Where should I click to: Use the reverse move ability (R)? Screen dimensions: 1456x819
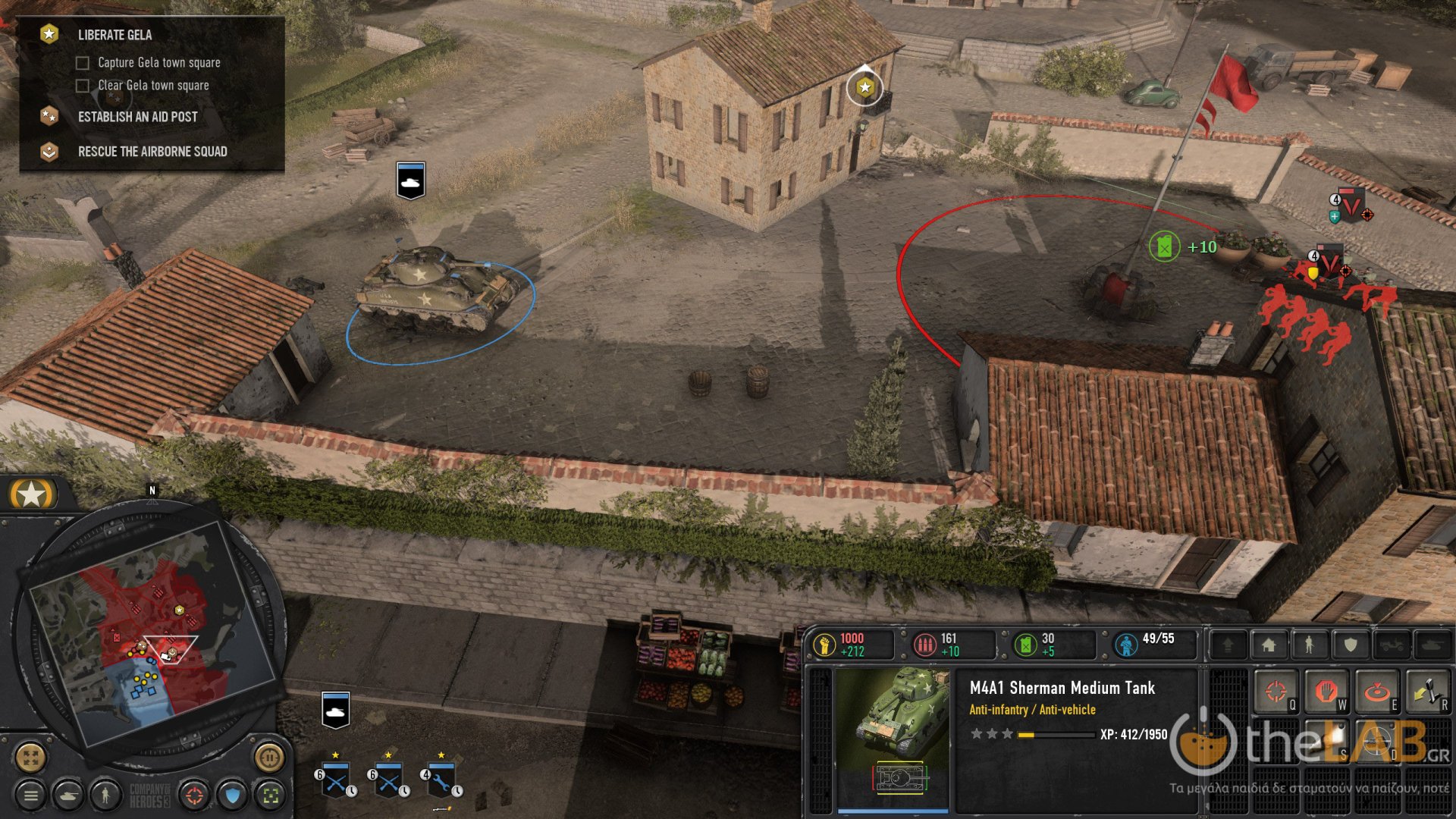1427,692
